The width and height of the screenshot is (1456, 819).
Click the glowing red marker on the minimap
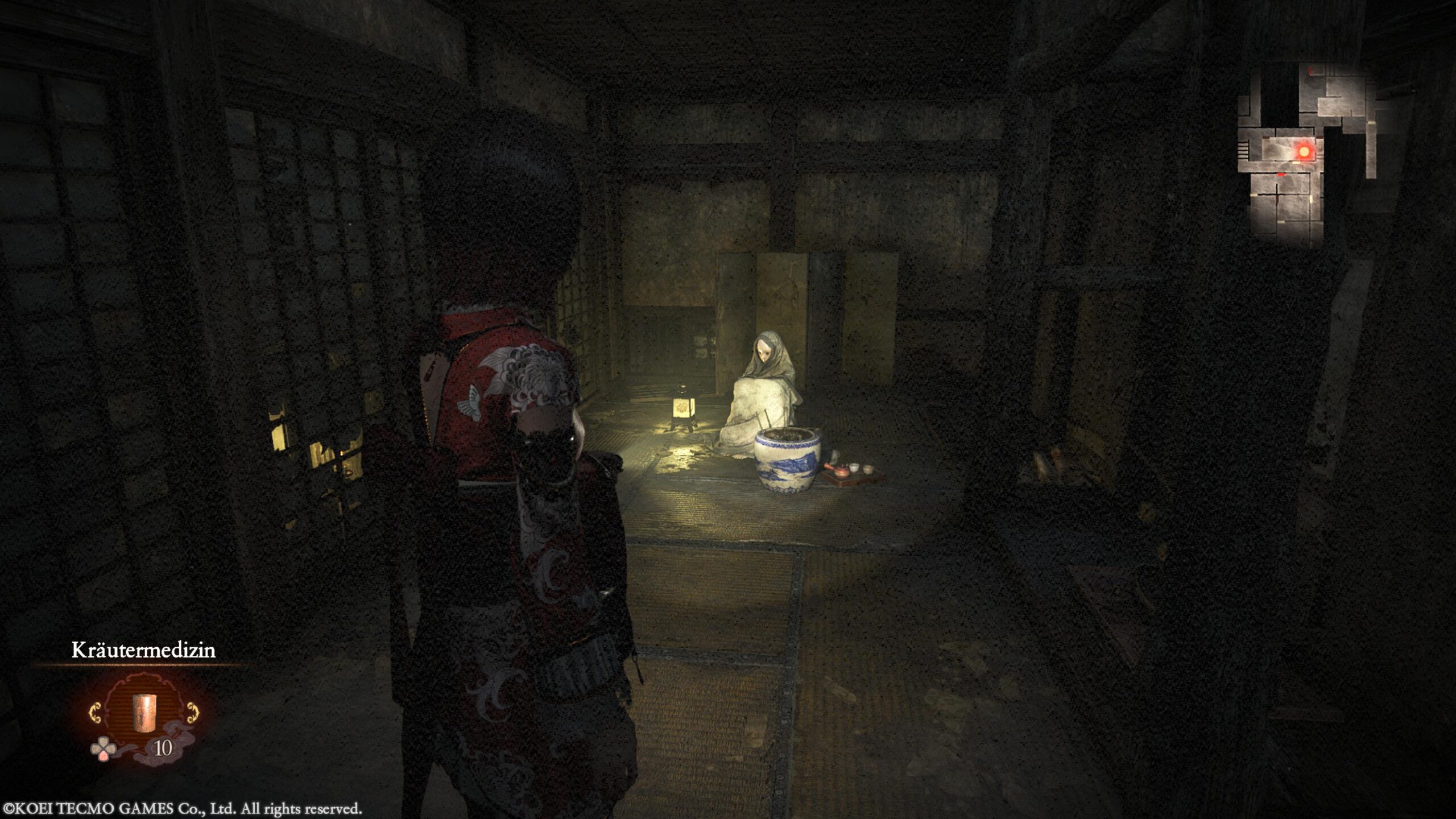[1304, 152]
